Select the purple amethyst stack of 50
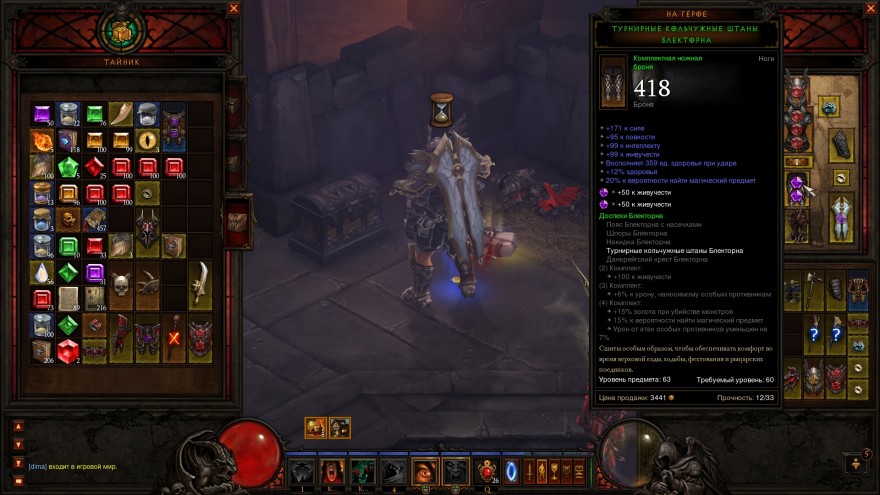The height and width of the screenshot is (495, 880). [x=42, y=114]
